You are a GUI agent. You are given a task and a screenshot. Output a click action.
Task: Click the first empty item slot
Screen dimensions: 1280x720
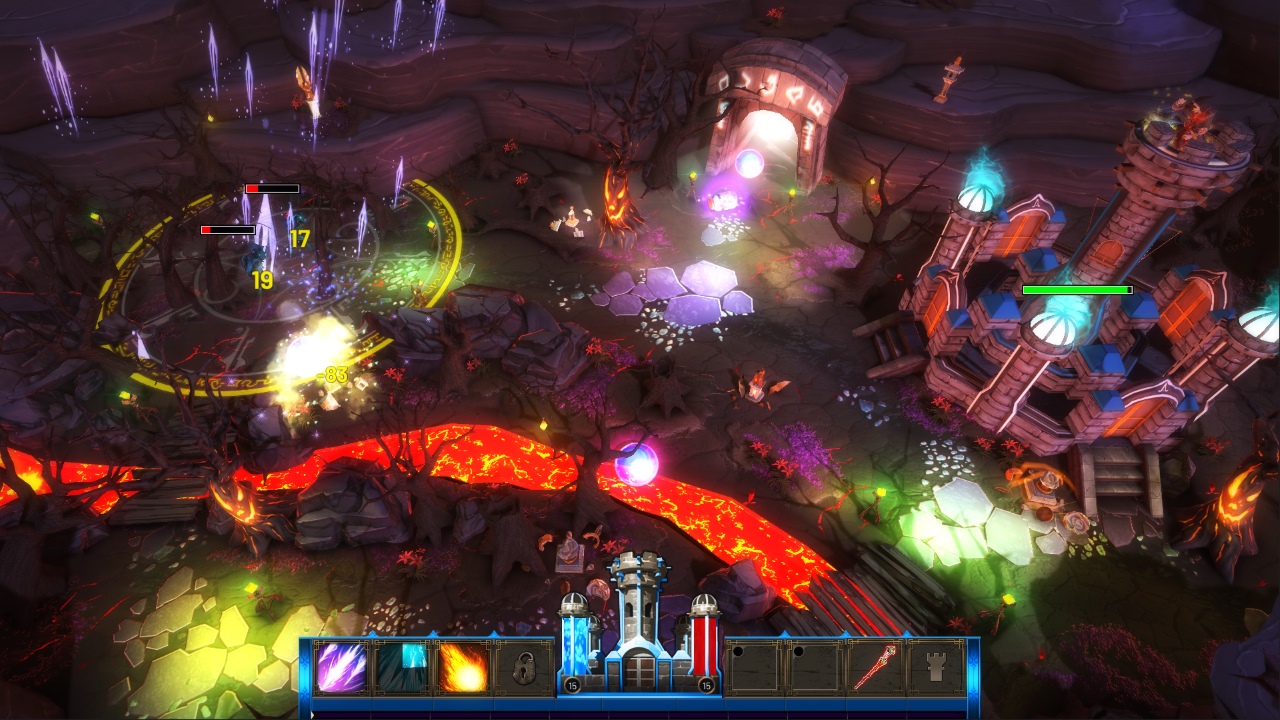point(753,668)
